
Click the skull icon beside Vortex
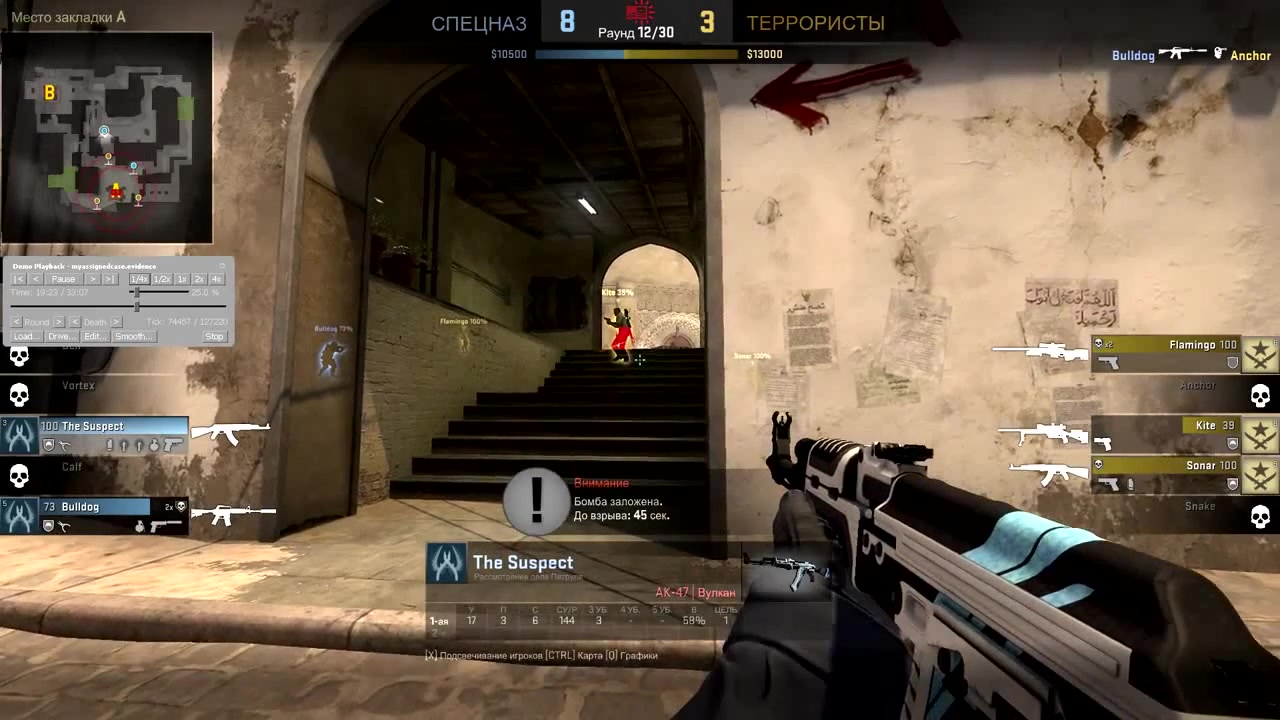pos(18,393)
